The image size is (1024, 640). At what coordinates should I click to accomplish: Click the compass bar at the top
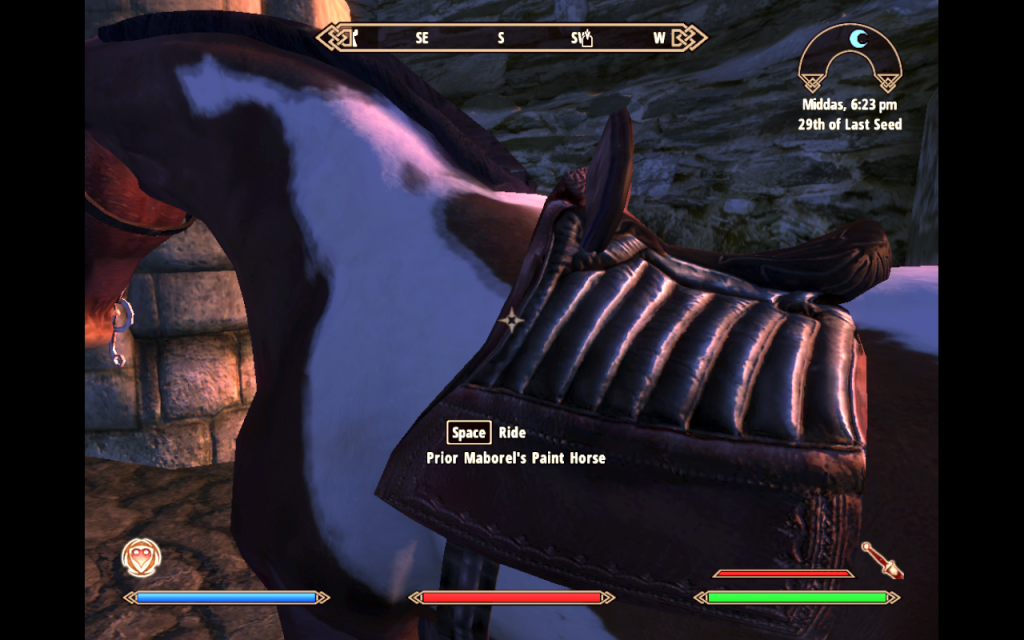coord(512,38)
